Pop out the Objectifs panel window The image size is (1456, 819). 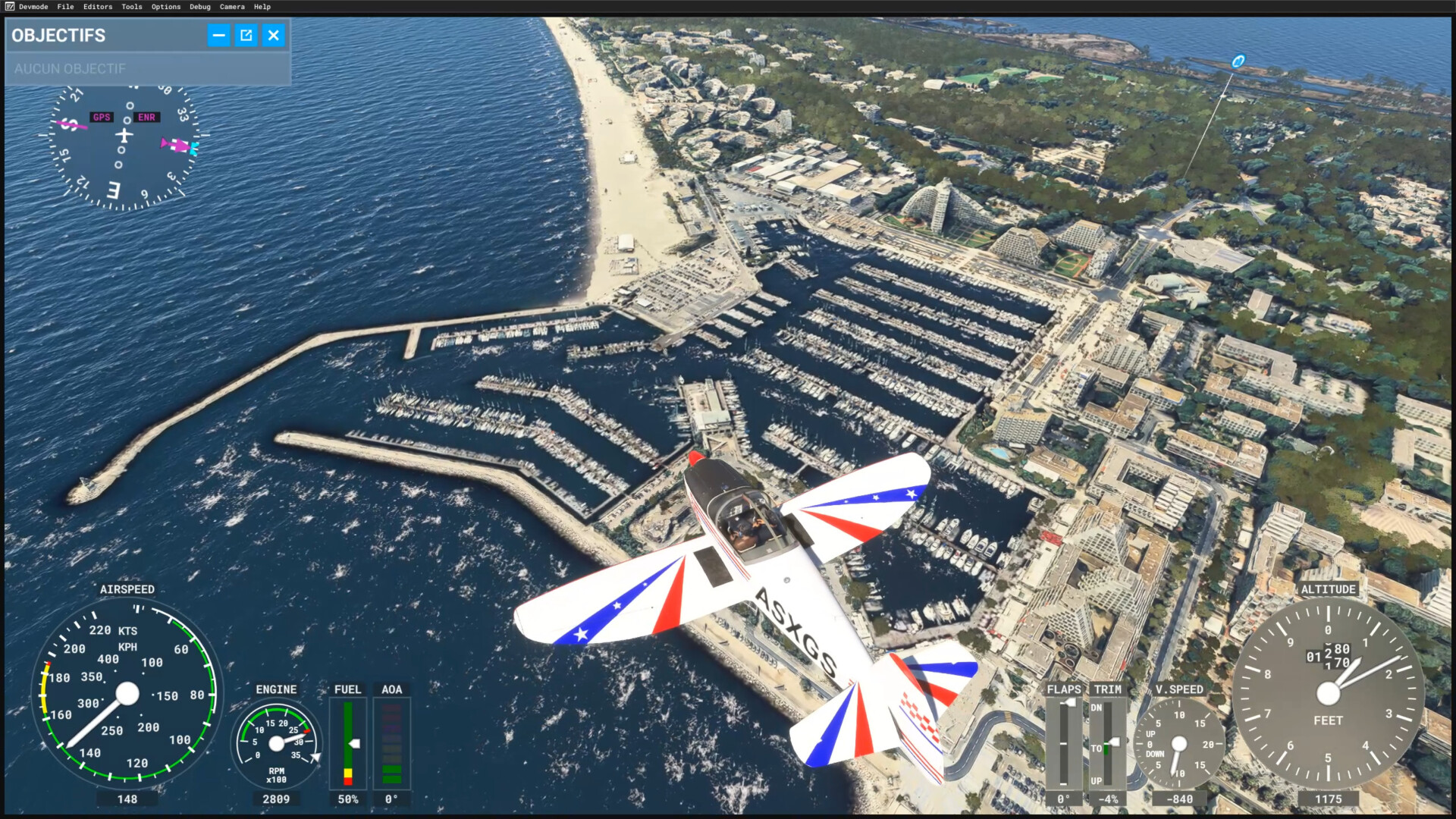pos(246,35)
